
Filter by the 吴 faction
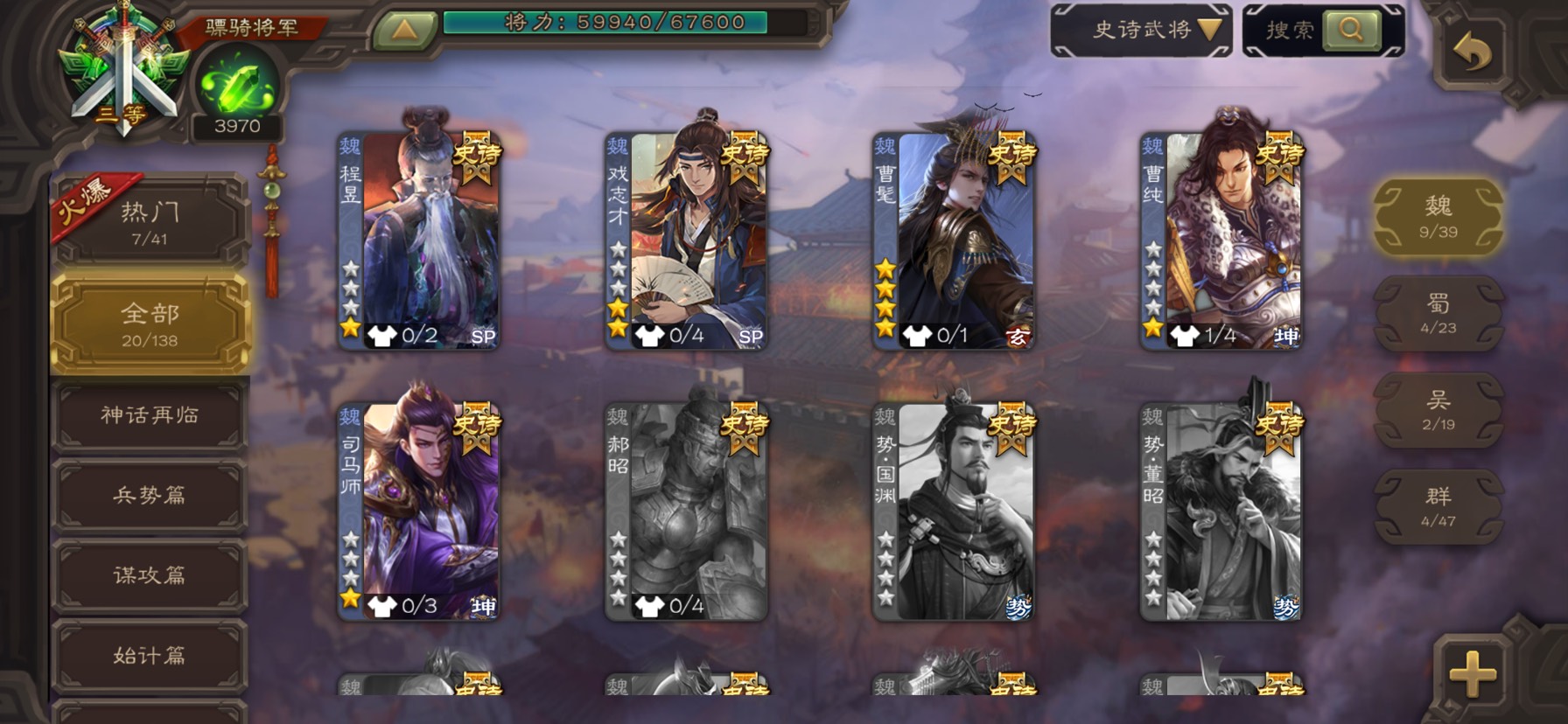(x=1438, y=410)
